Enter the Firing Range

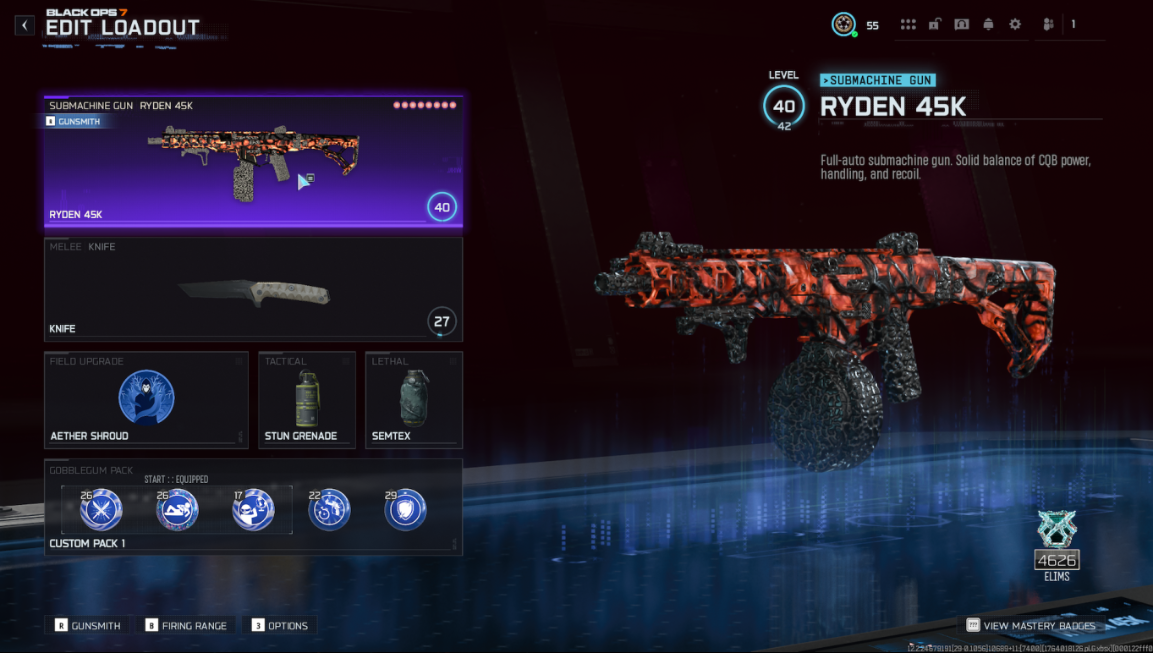186,626
